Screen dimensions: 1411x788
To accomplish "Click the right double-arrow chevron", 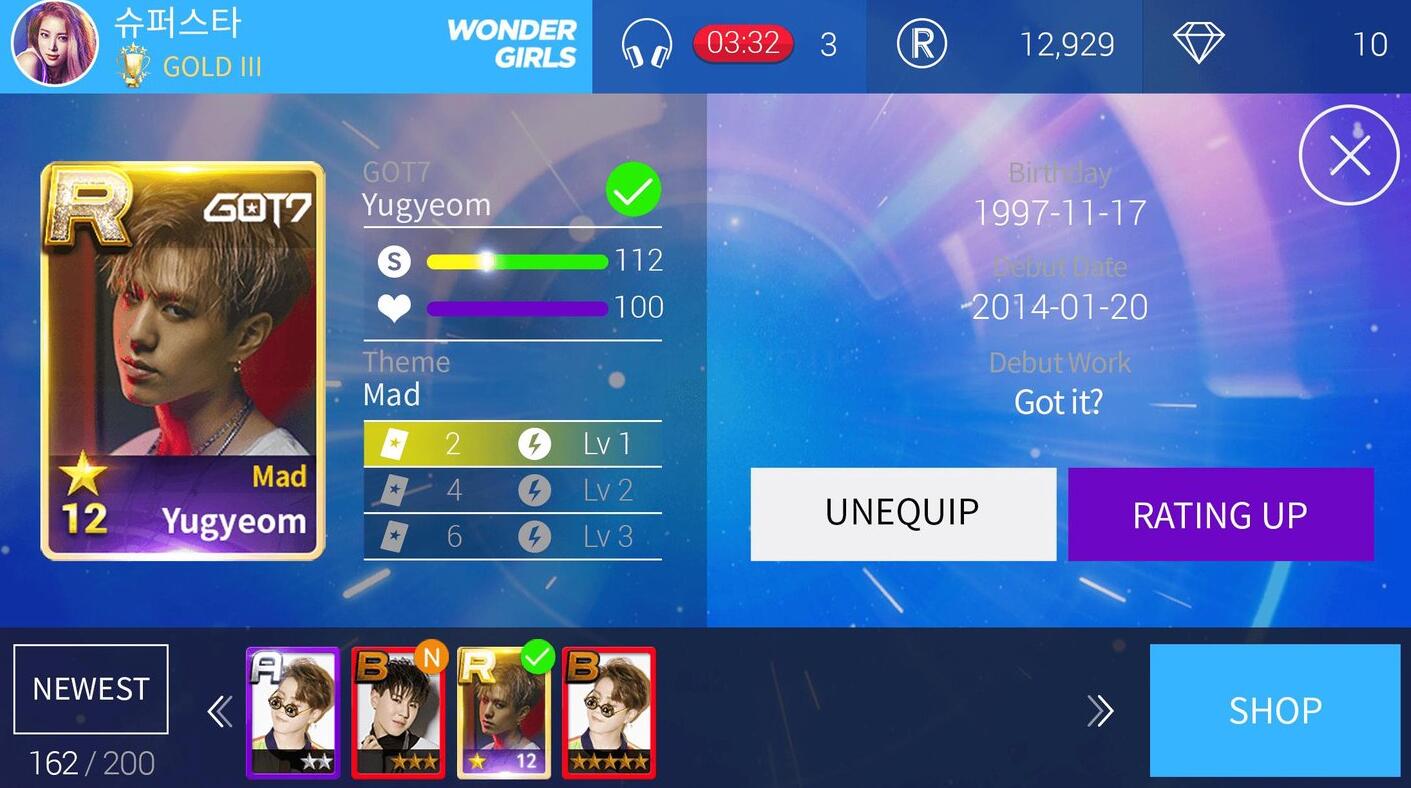I will click(1101, 711).
